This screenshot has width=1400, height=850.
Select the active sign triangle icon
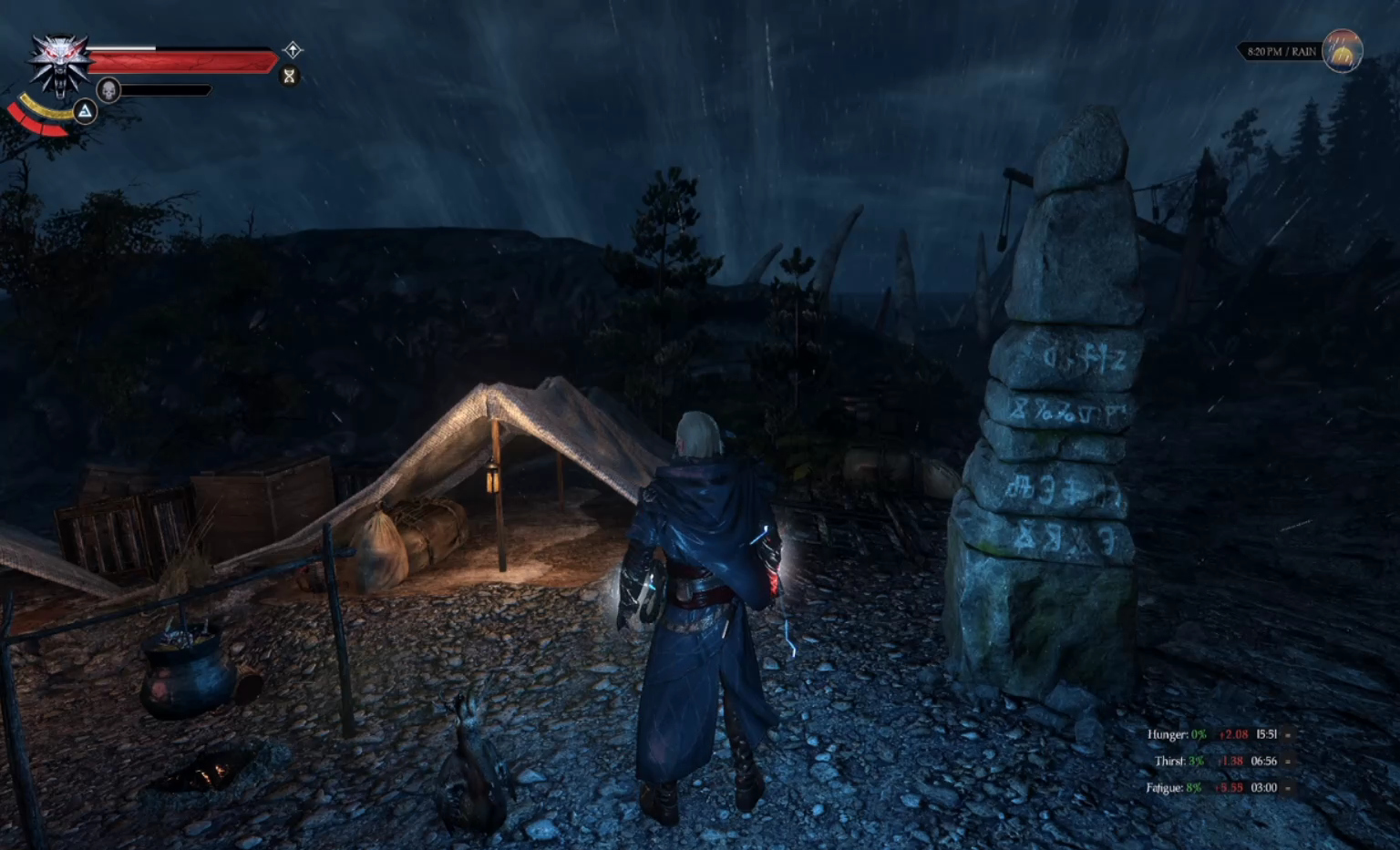click(x=85, y=111)
